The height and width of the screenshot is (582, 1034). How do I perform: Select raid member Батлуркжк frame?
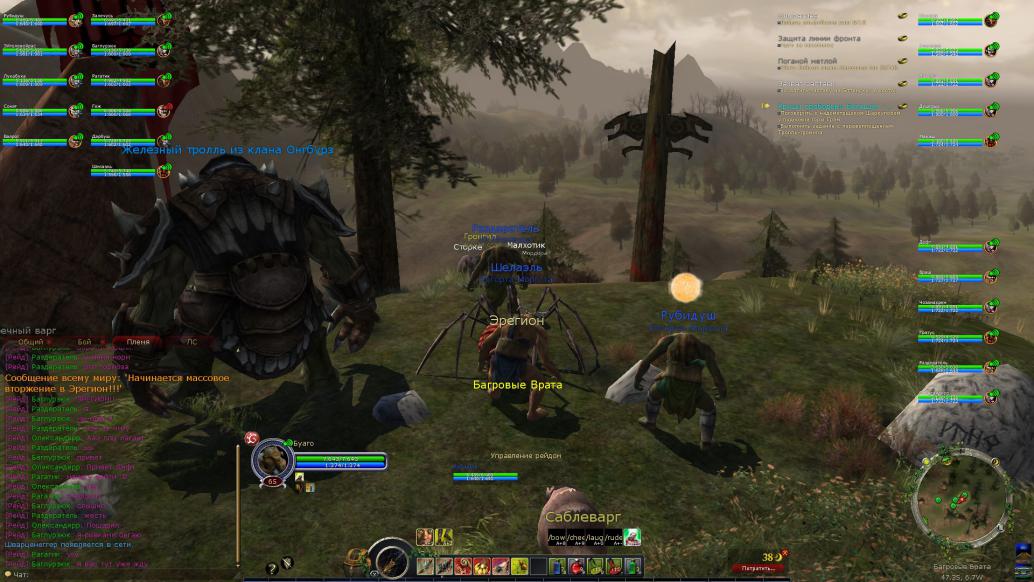124,49
